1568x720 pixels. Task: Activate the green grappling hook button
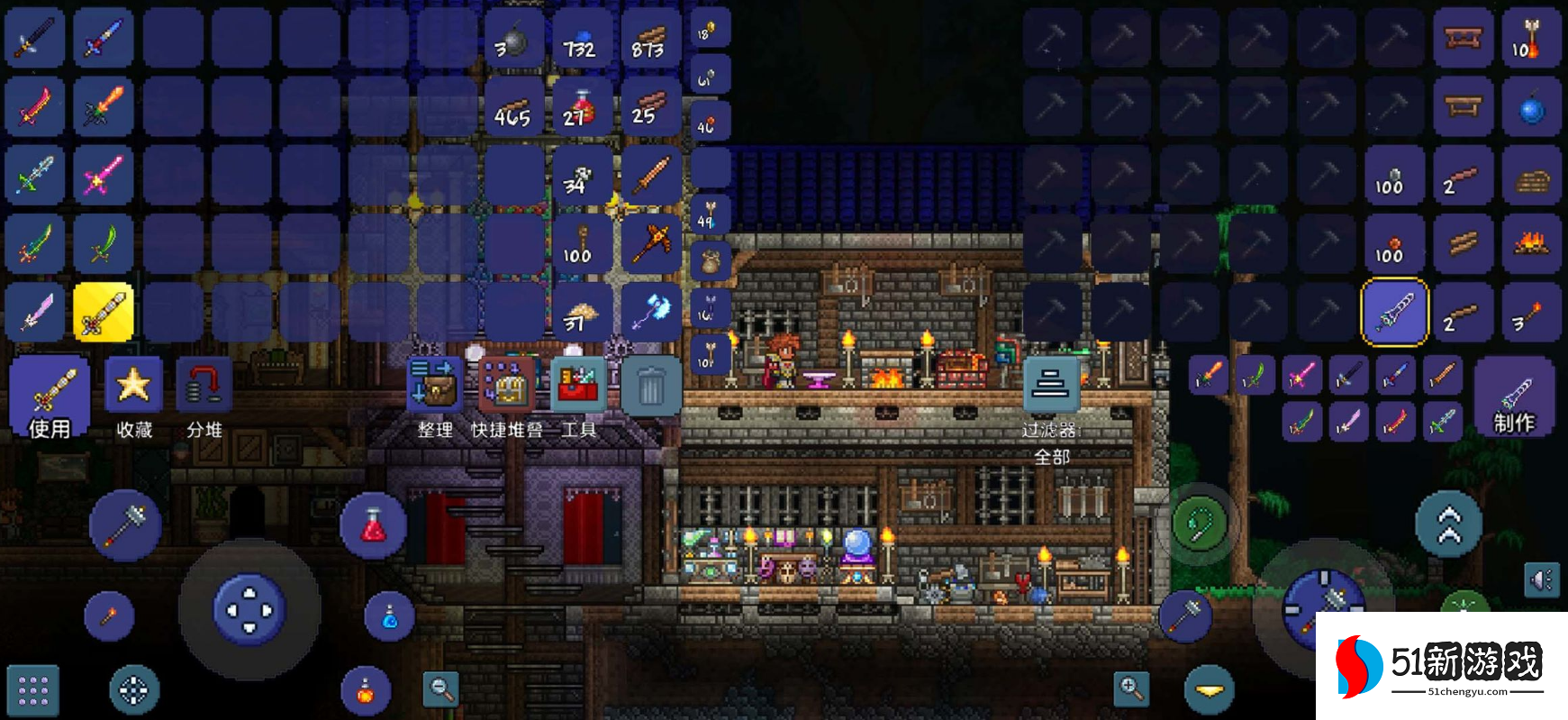click(x=1205, y=524)
